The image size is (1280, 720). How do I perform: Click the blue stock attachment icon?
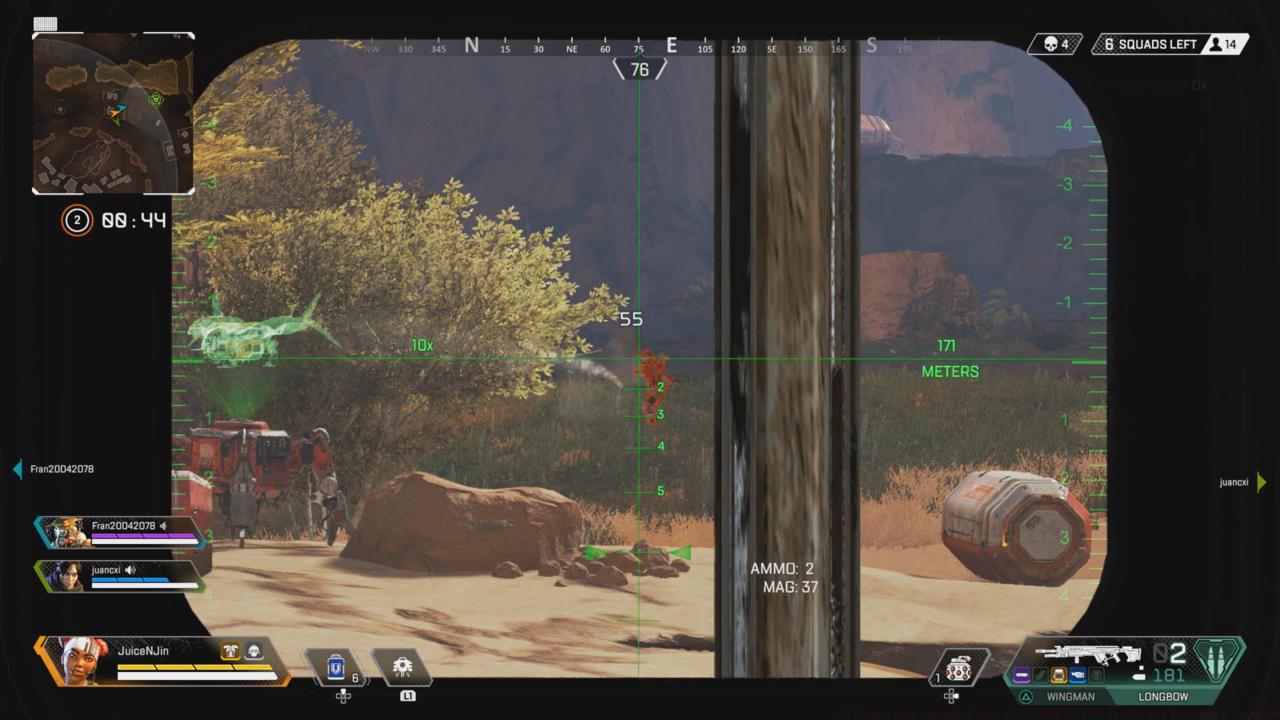(1078, 675)
